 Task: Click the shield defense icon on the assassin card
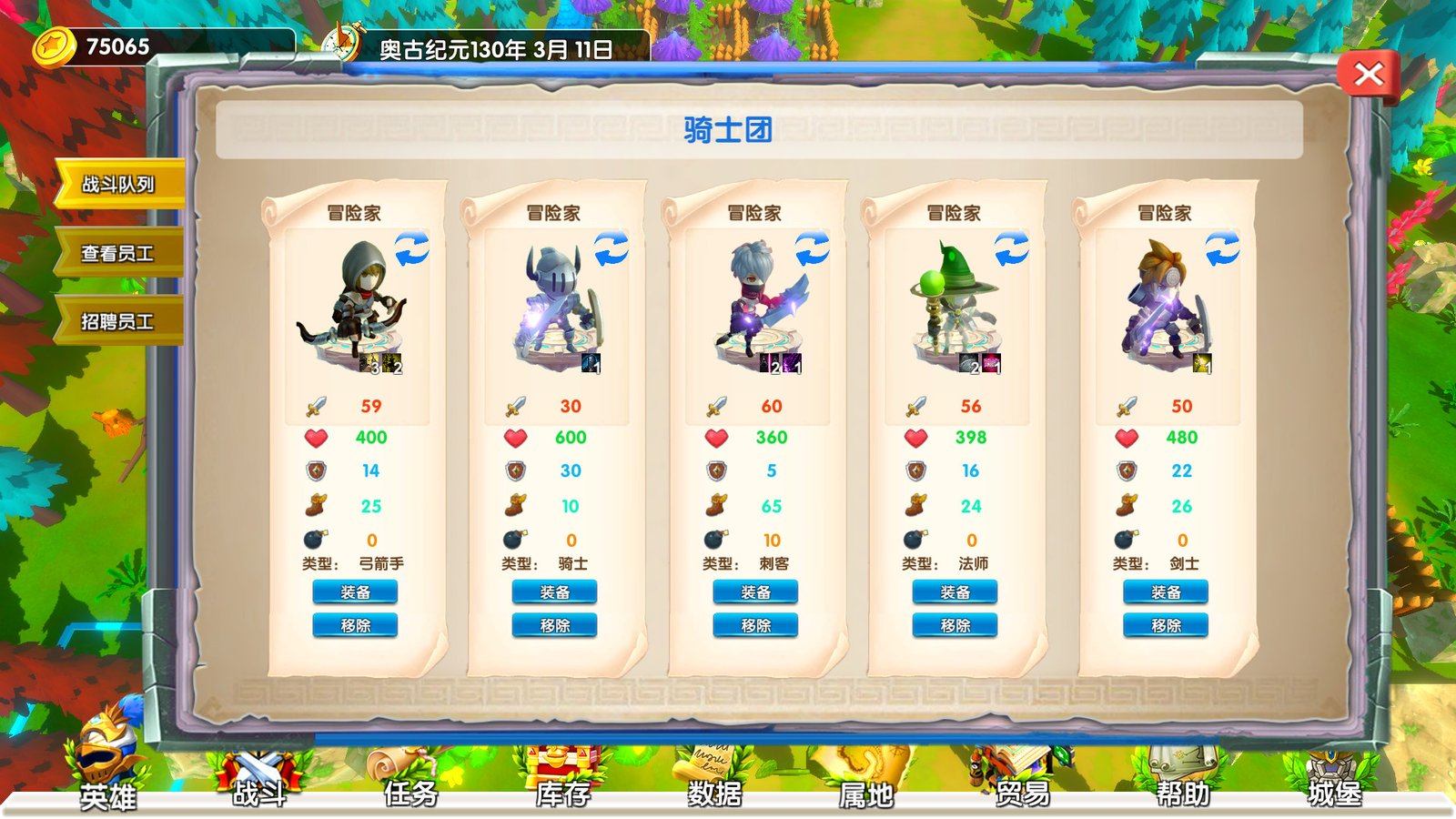tap(718, 471)
